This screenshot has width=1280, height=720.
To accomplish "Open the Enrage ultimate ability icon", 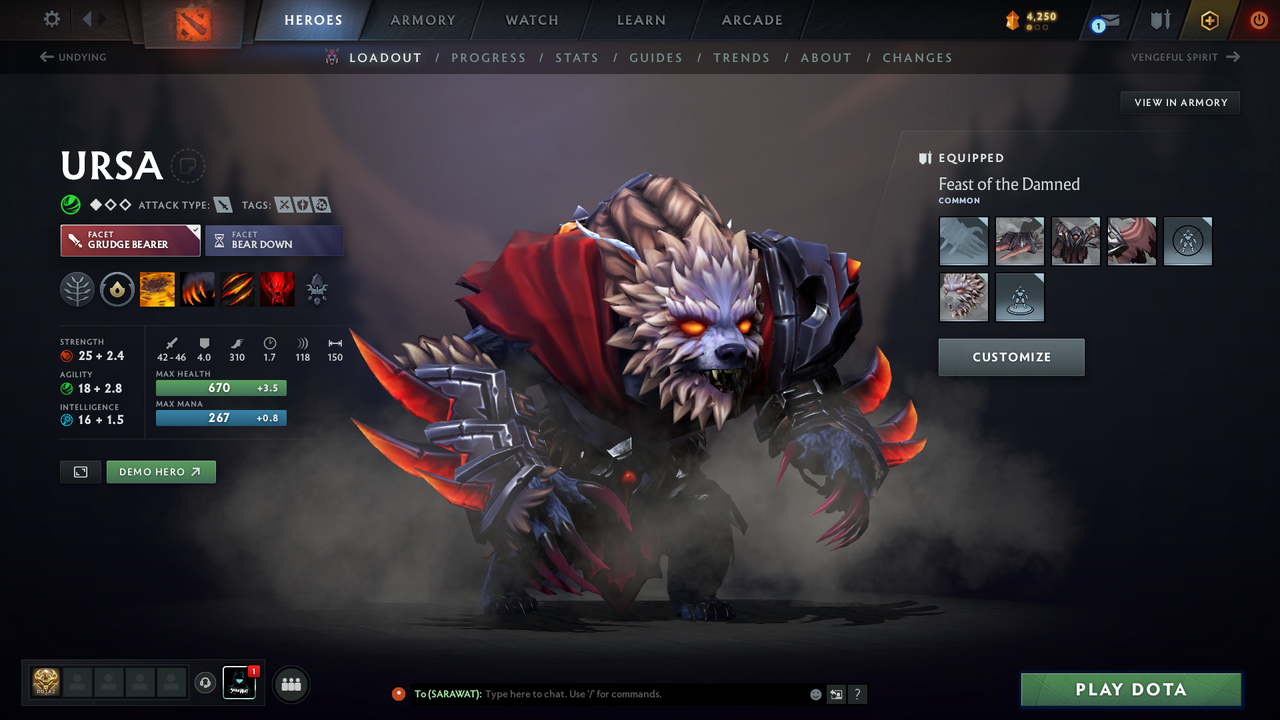I will (277, 289).
